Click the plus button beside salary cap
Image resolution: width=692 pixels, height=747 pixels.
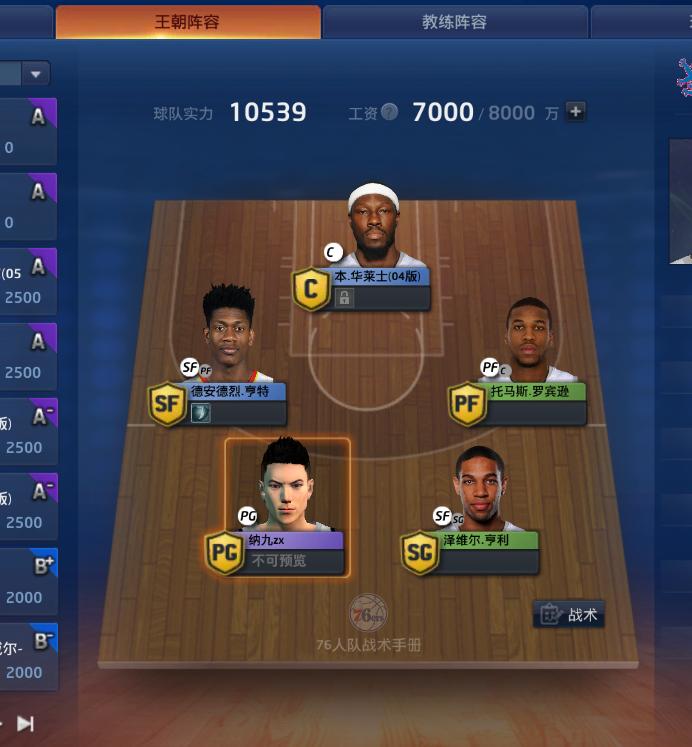click(x=576, y=112)
